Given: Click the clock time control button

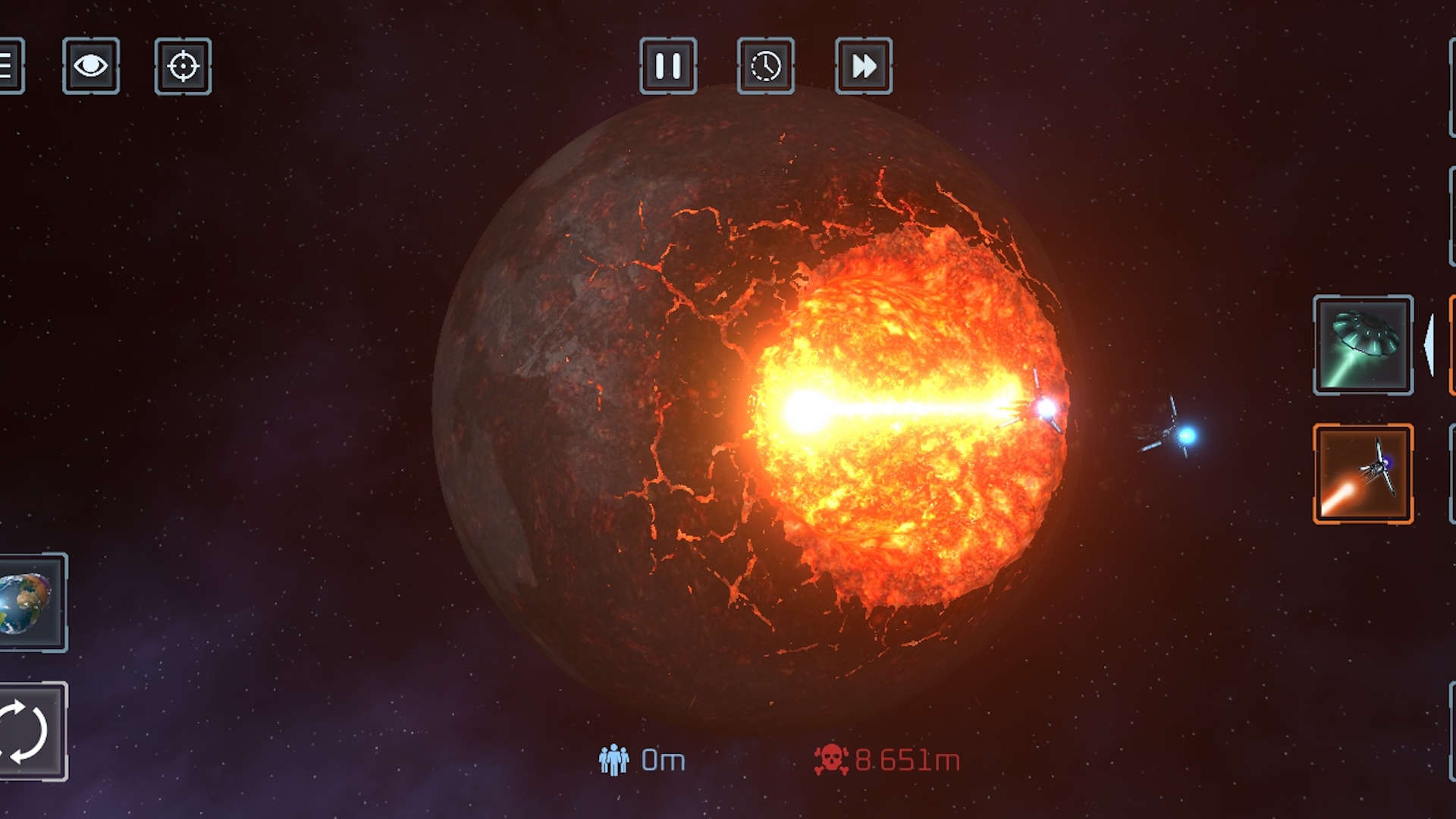Looking at the screenshot, I should [766, 66].
